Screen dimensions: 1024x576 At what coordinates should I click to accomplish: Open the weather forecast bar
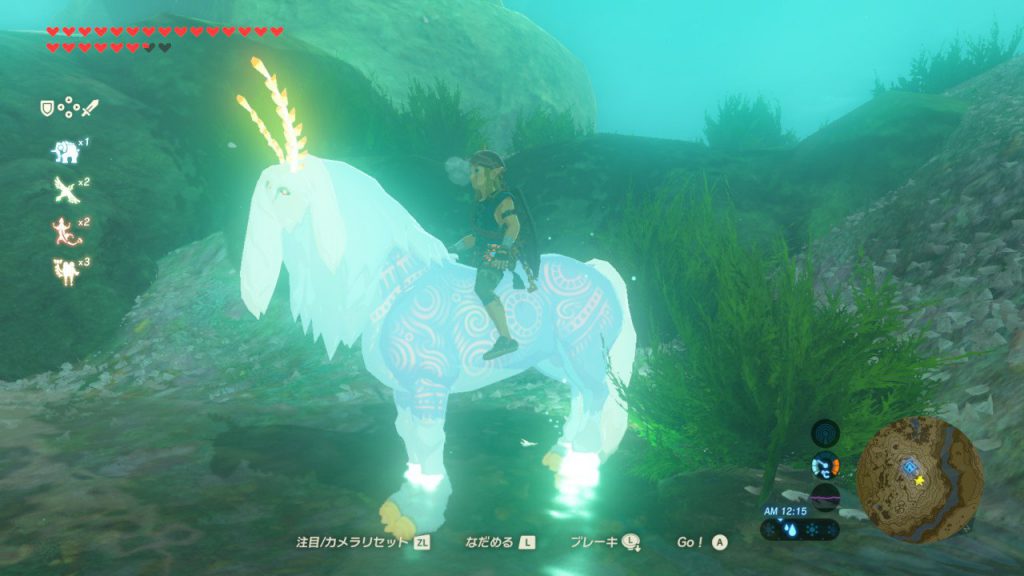800,529
